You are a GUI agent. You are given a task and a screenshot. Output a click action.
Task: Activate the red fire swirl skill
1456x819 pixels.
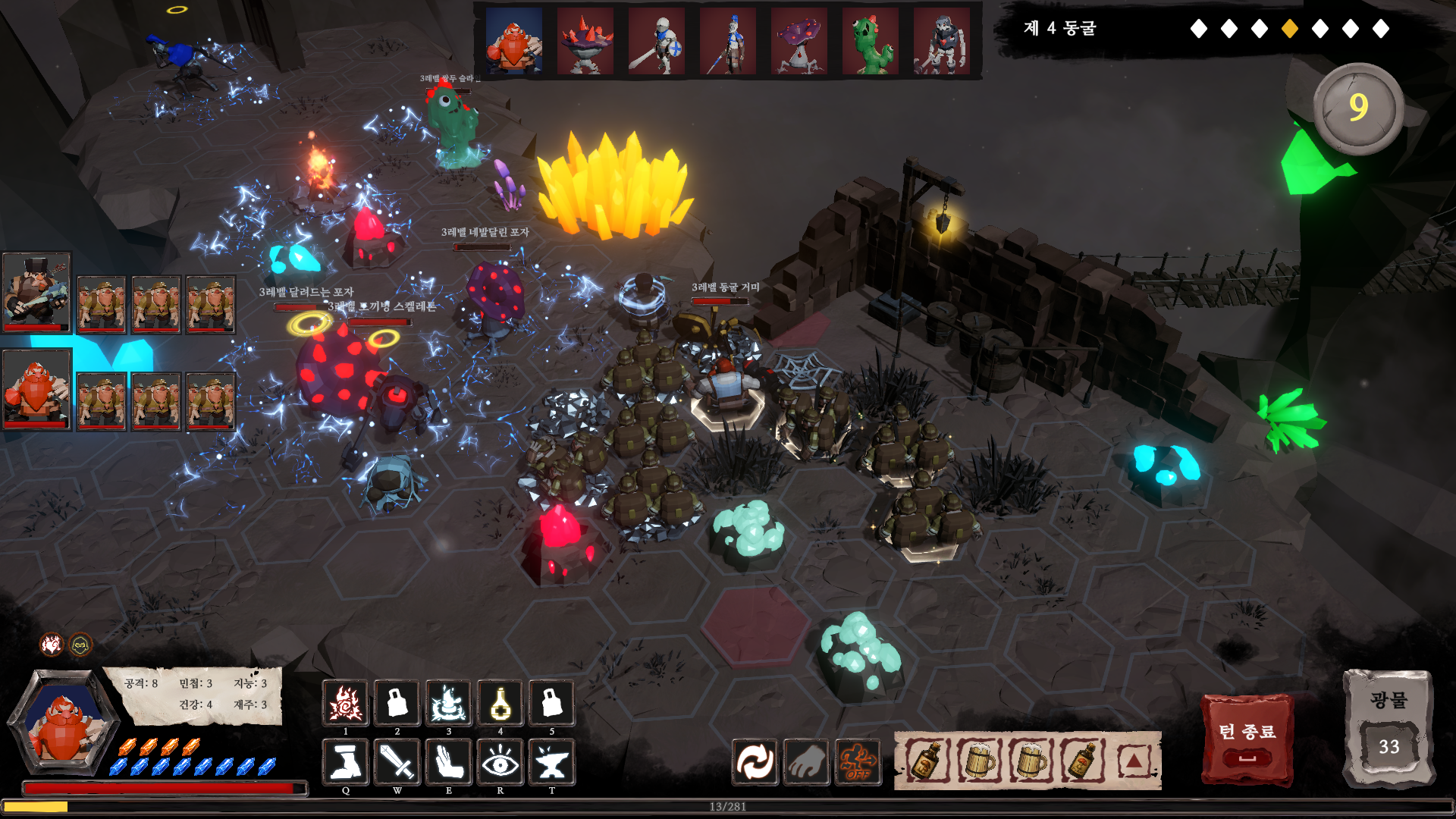click(x=346, y=704)
